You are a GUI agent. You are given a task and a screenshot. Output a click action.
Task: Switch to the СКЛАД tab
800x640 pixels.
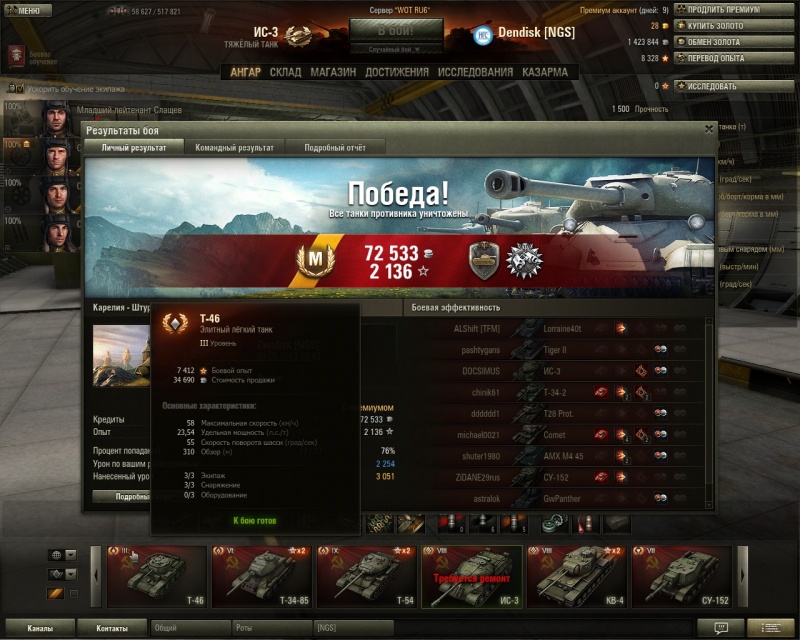point(286,72)
